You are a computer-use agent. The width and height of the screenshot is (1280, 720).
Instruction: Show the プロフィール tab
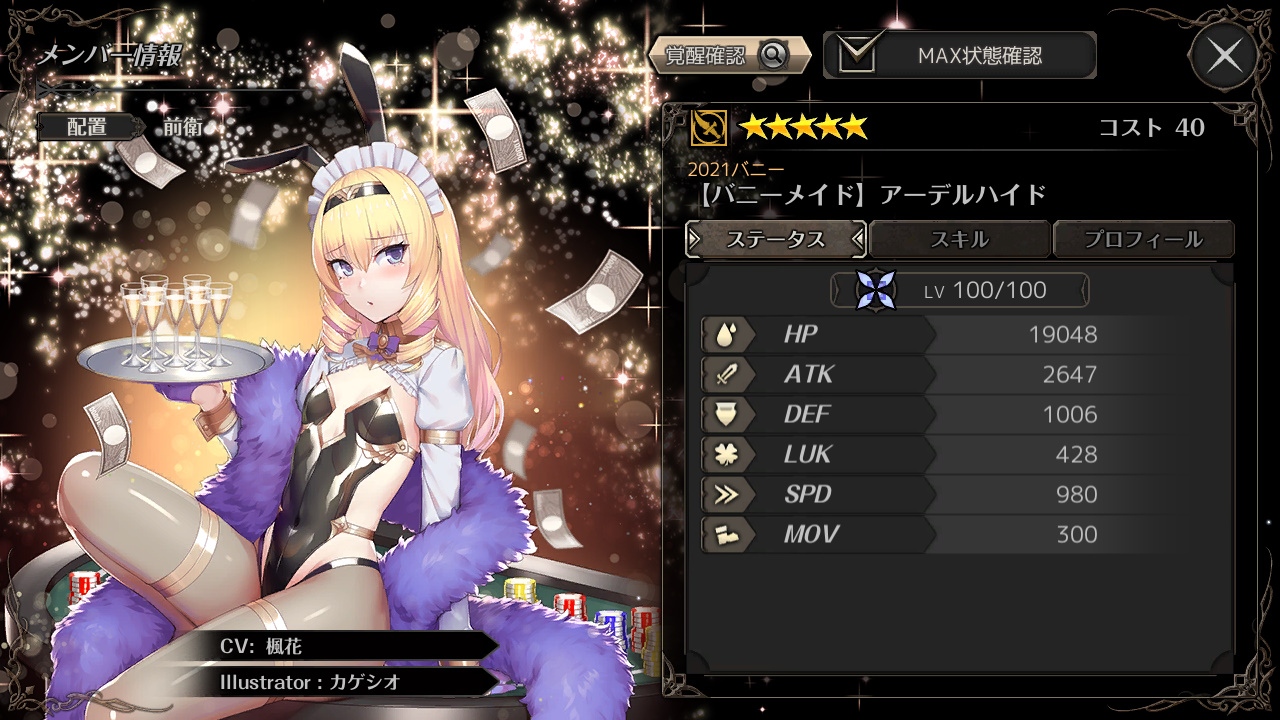(1143, 240)
